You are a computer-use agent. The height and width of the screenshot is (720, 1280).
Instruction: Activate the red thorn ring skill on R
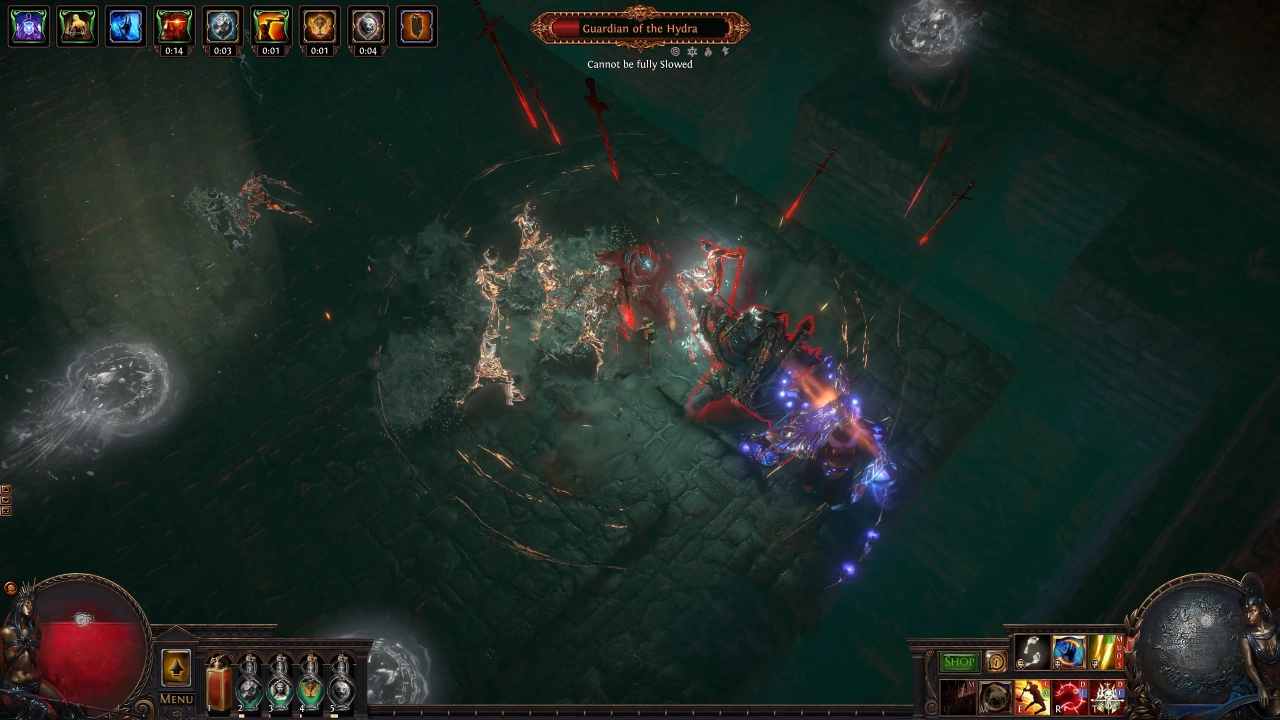(1069, 697)
